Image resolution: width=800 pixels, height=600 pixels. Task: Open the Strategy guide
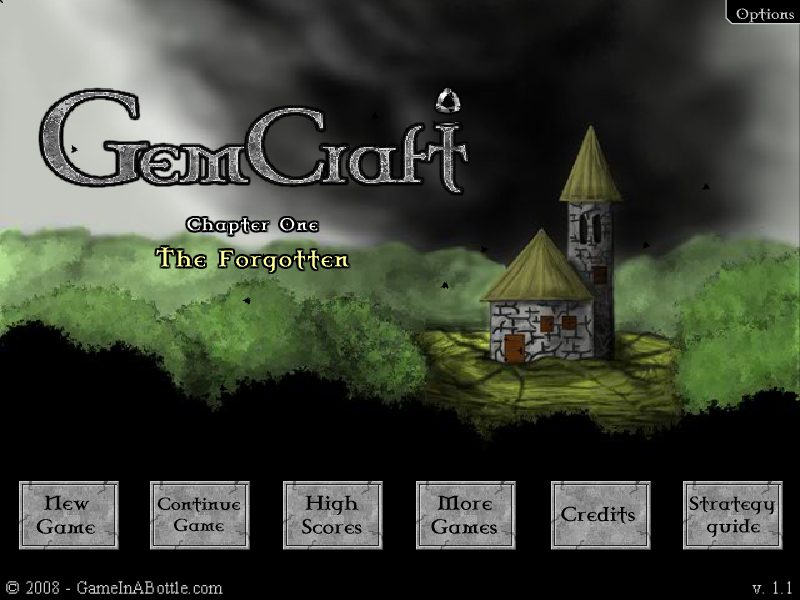[732, 515]
